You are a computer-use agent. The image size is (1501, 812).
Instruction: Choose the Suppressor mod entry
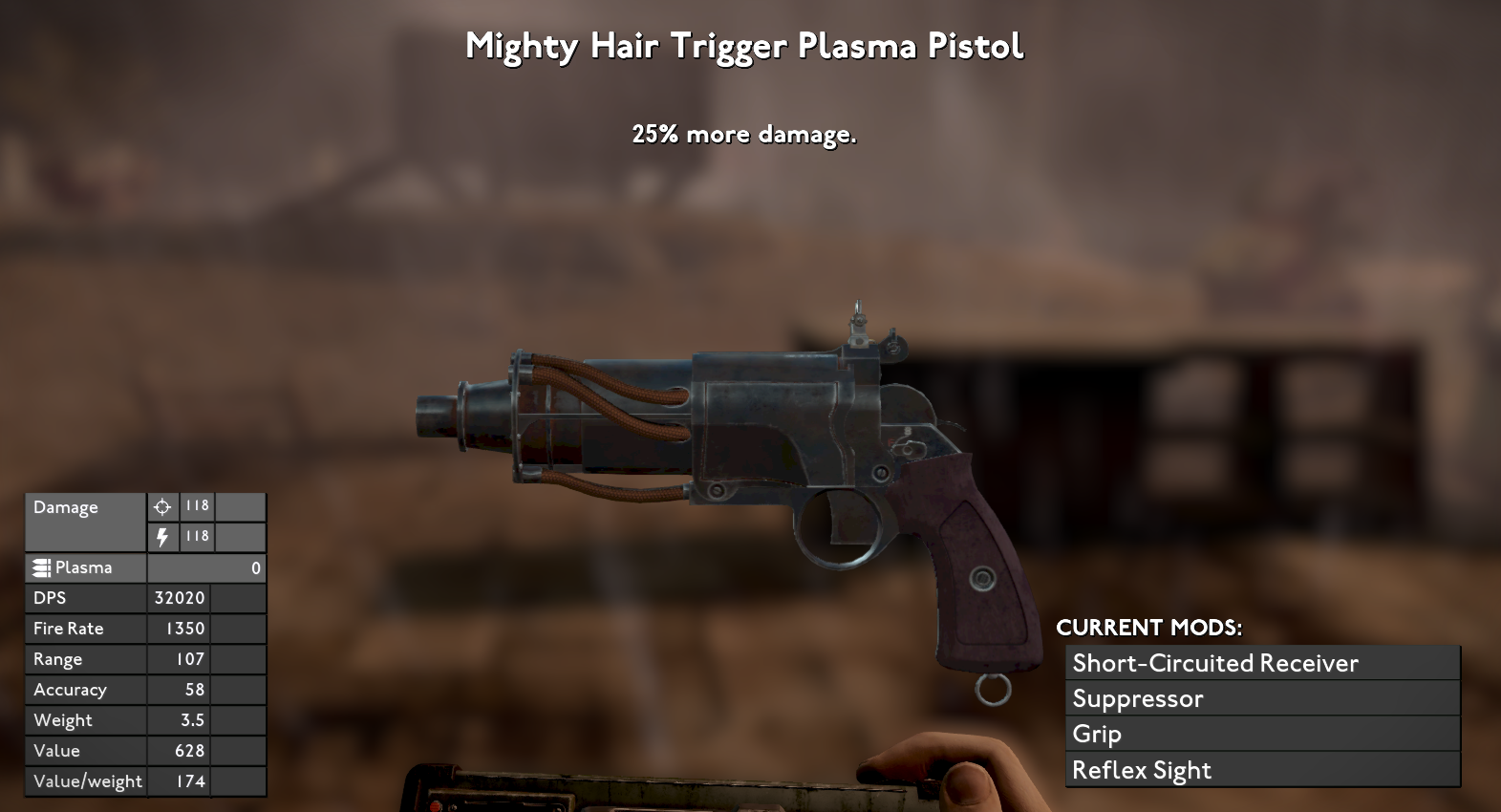pyautogui.click(x=1261, y=698)
